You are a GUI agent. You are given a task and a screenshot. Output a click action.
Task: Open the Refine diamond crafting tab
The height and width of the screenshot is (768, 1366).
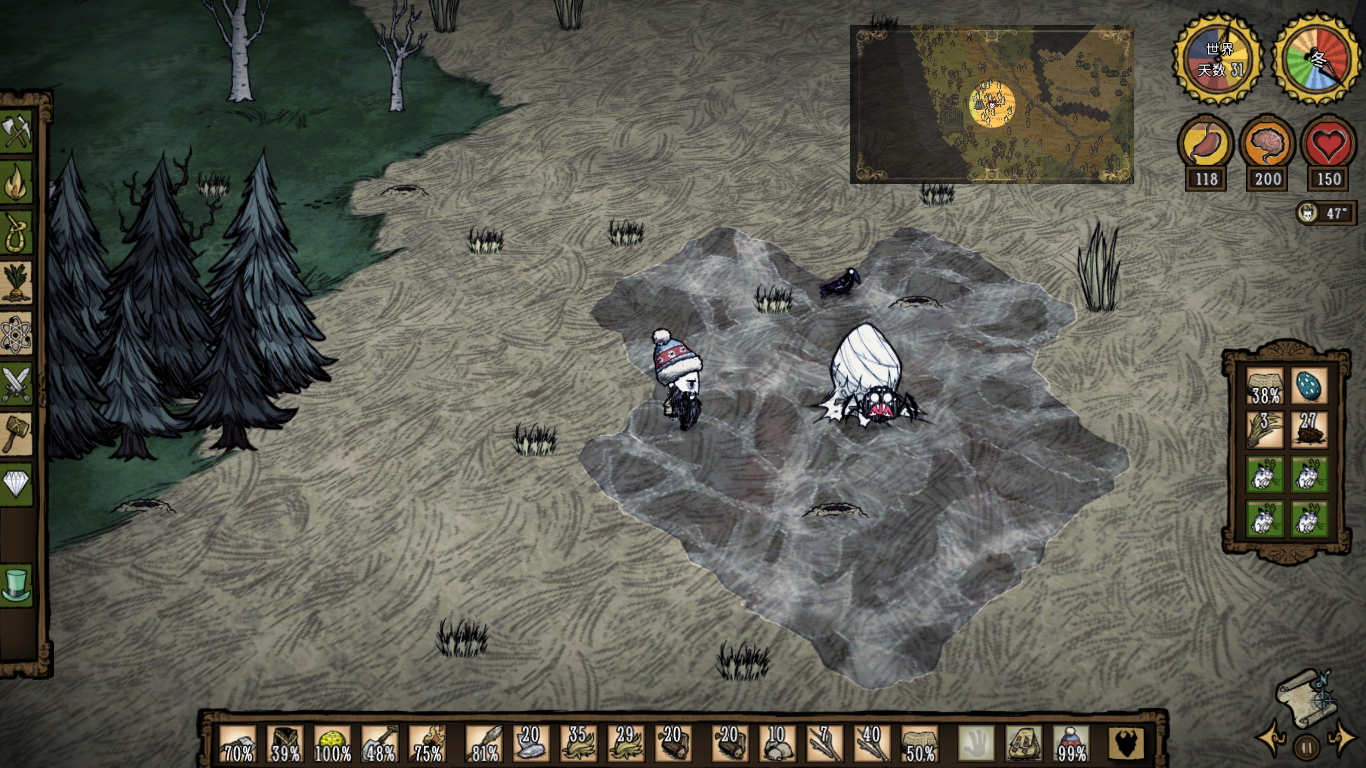click(17, 483)
